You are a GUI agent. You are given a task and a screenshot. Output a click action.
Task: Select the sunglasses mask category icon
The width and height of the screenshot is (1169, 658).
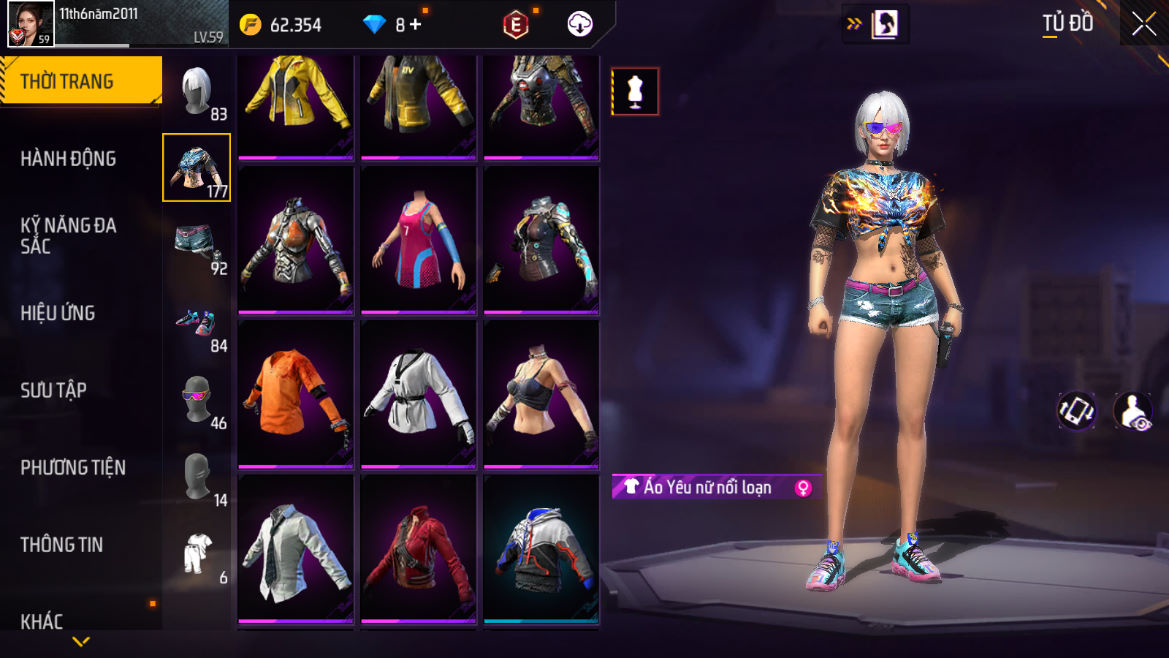[197, 400]
